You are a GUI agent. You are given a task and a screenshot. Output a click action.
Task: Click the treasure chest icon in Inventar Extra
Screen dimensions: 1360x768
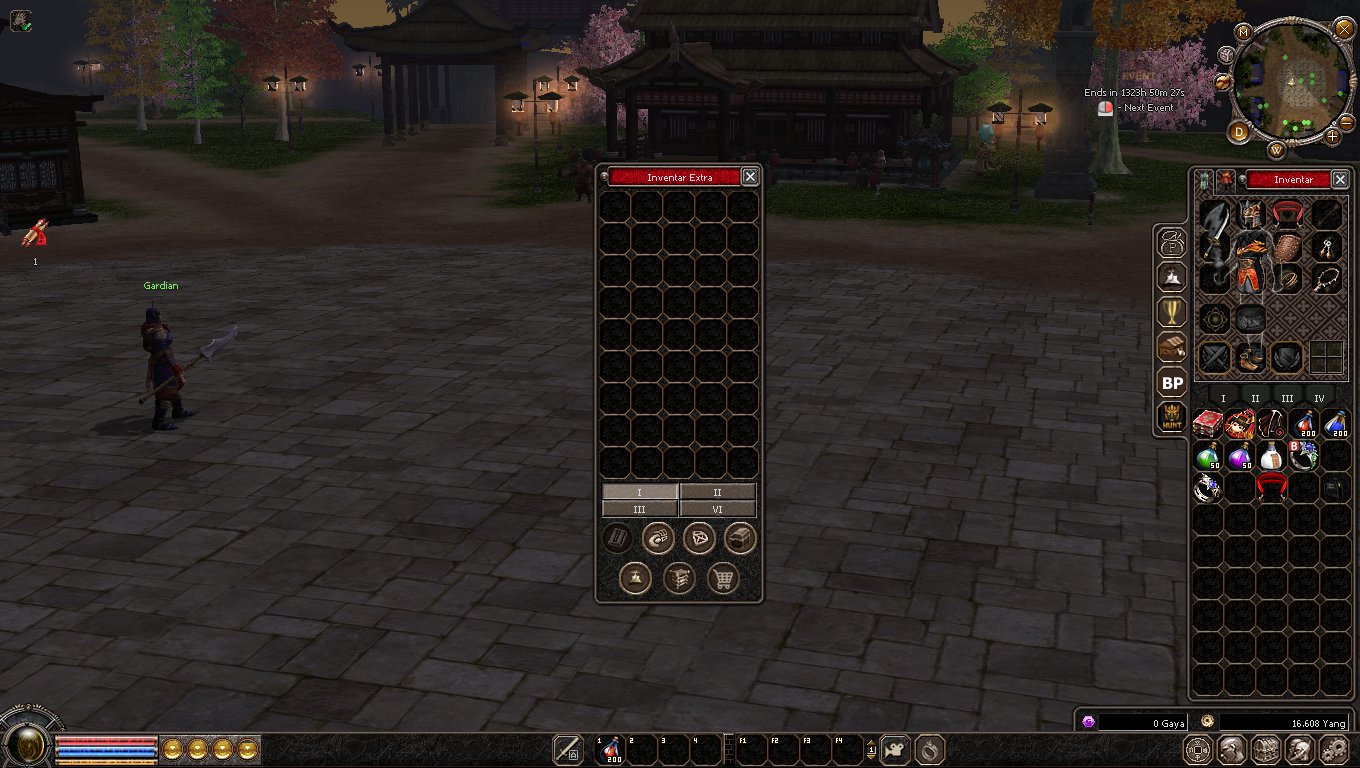tap(740, 539)
